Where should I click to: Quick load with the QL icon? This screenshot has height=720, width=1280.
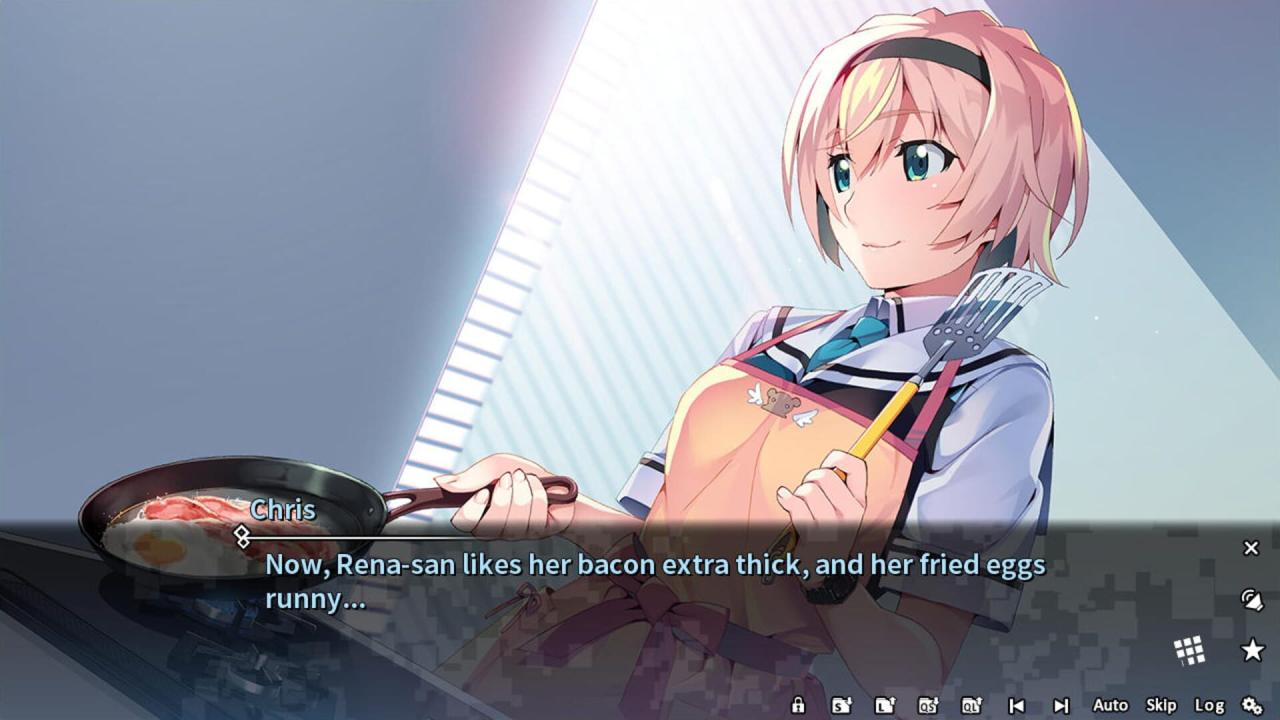click(971, 705)
